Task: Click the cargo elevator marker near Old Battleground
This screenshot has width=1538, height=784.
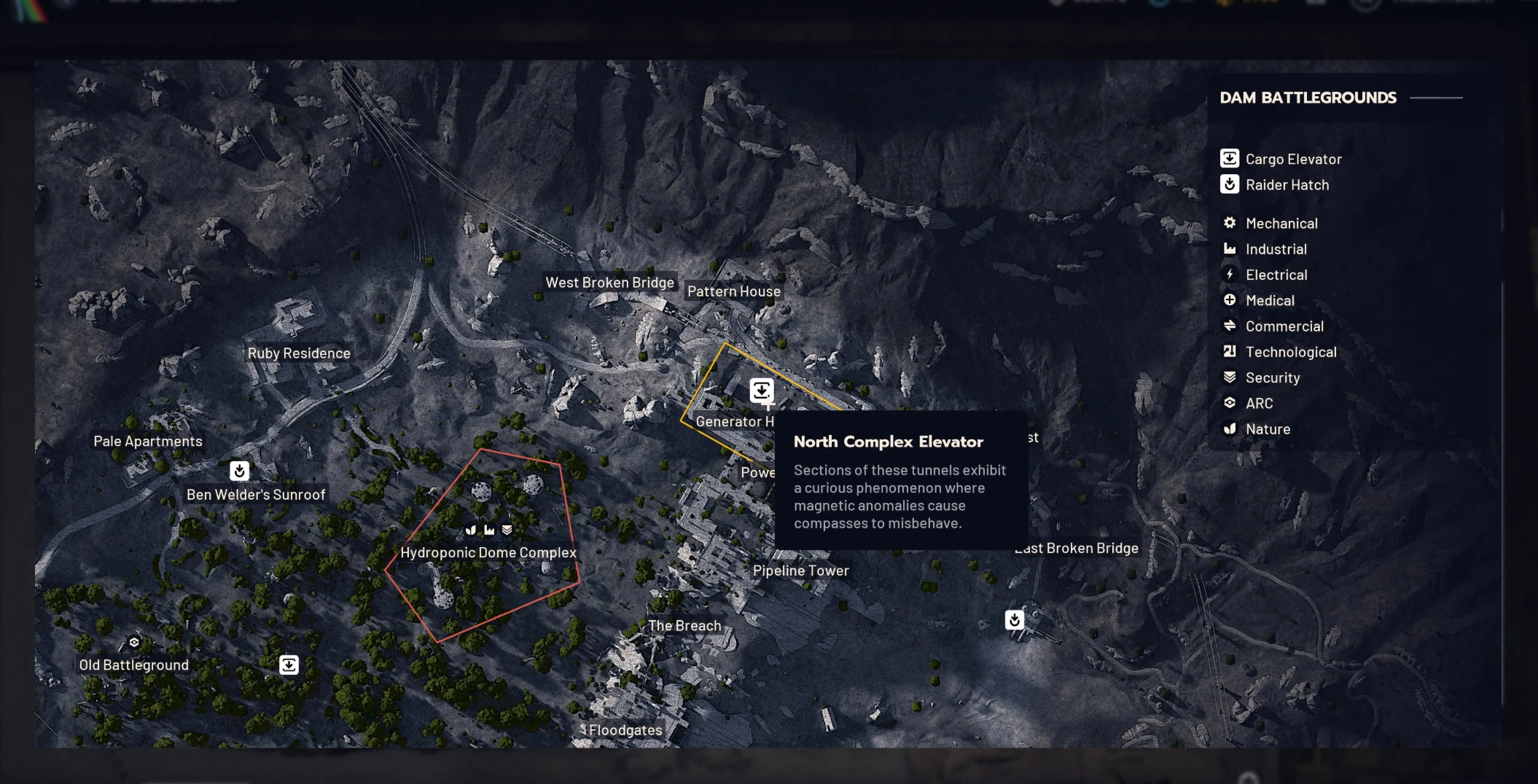Action: (x=289, y=665)
